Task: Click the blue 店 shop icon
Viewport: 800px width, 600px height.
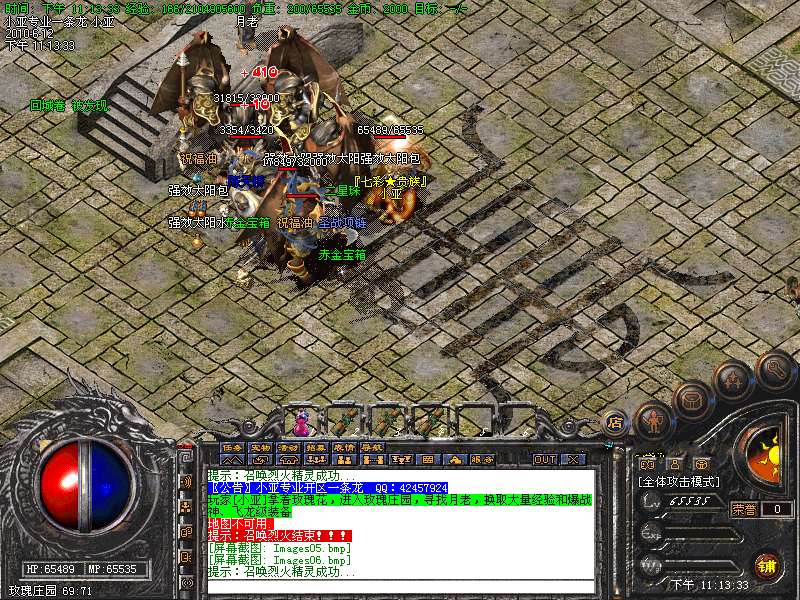Action: click(616, 421)
